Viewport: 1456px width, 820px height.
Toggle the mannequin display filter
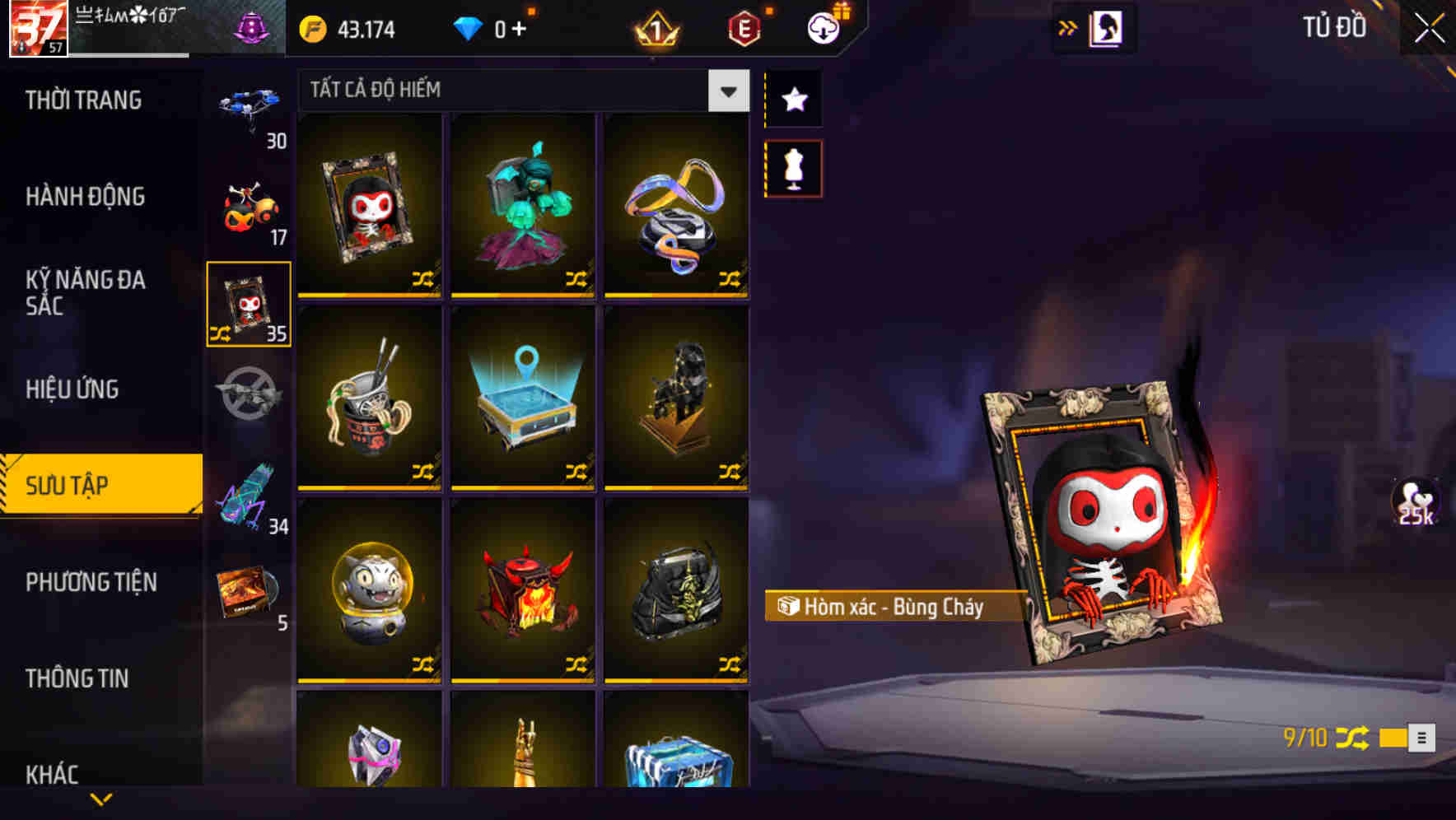point(793,167)
